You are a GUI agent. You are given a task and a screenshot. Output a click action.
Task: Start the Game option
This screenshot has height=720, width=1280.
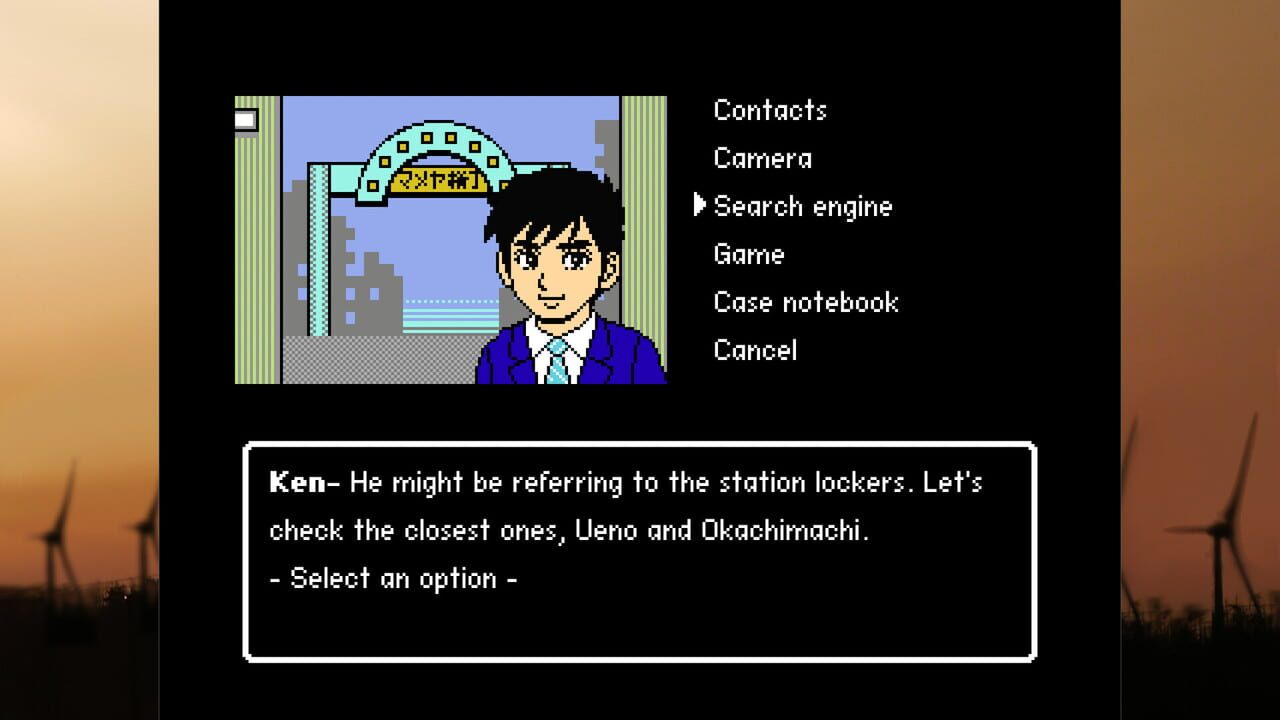tap(749, 255)
